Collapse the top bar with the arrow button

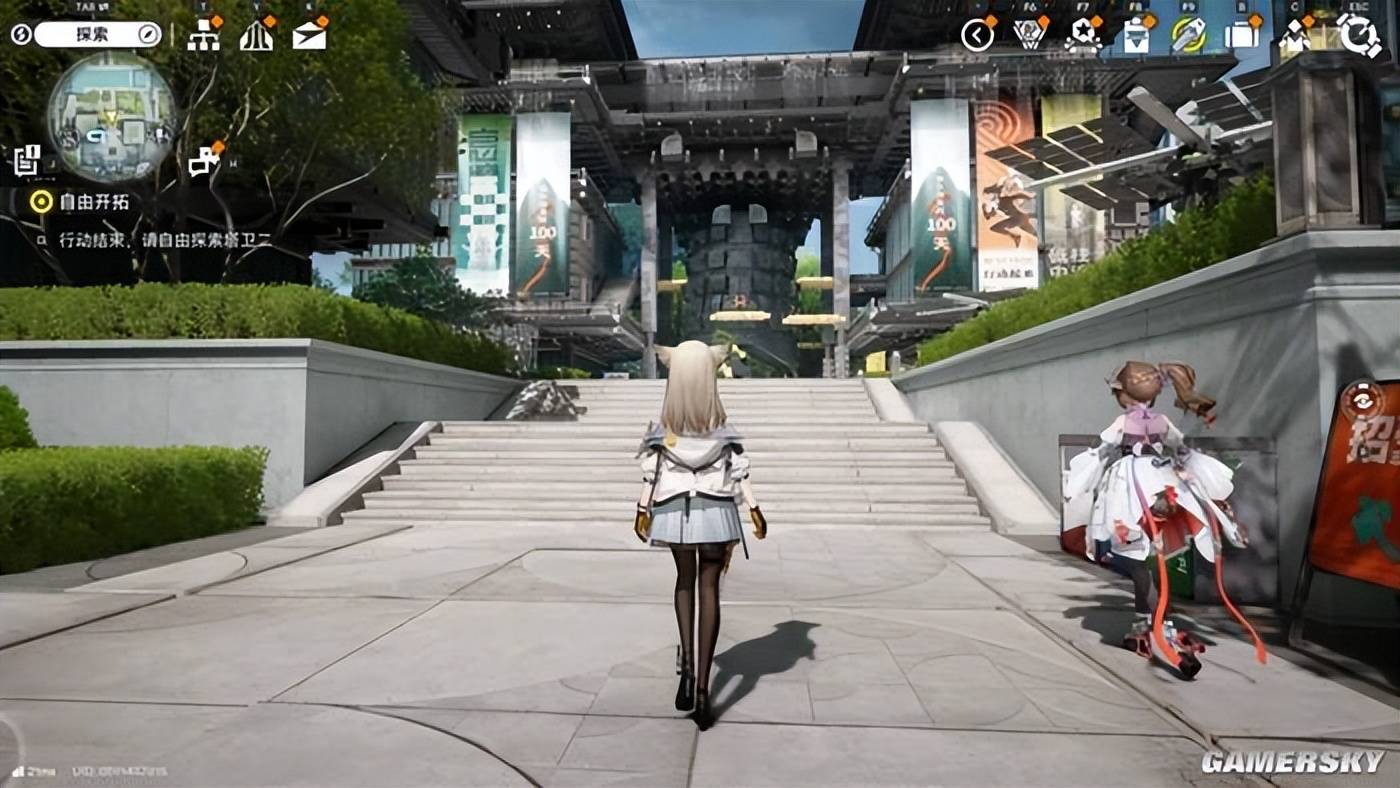point(977,35)
